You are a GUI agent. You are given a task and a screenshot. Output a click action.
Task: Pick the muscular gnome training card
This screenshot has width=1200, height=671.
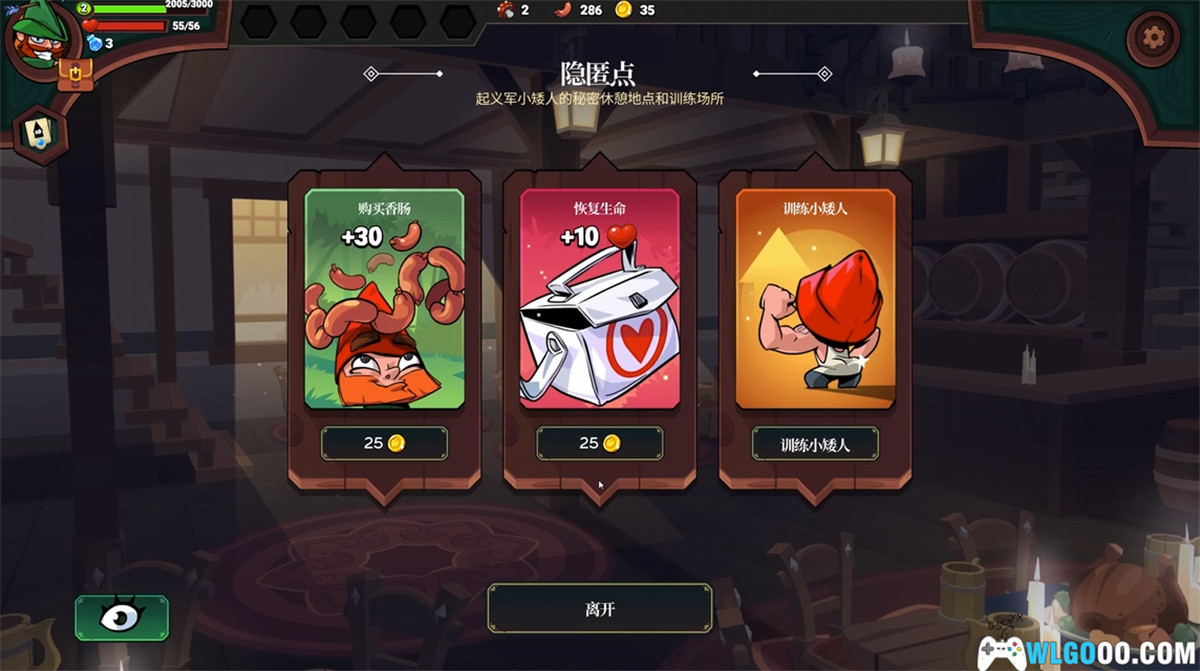(815, 299)
